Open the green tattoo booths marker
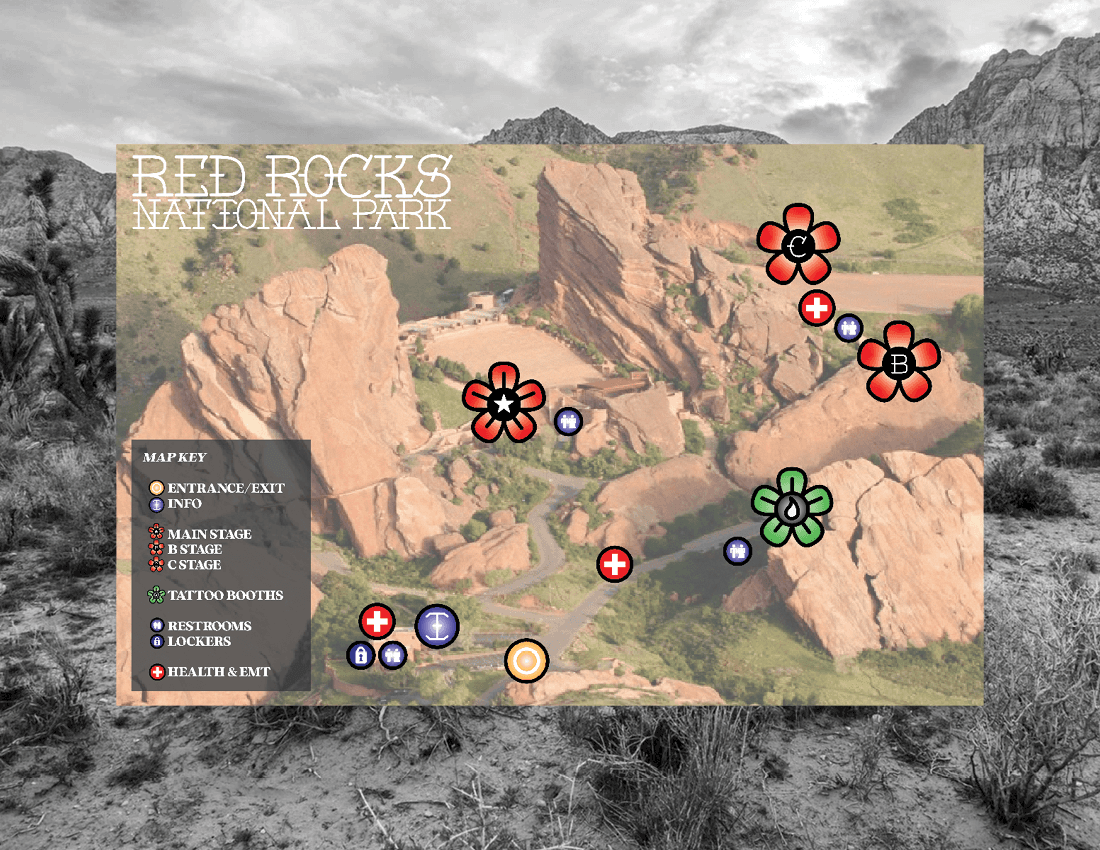The height and width of the screenshot is (850, 1100). pos(792,508)
